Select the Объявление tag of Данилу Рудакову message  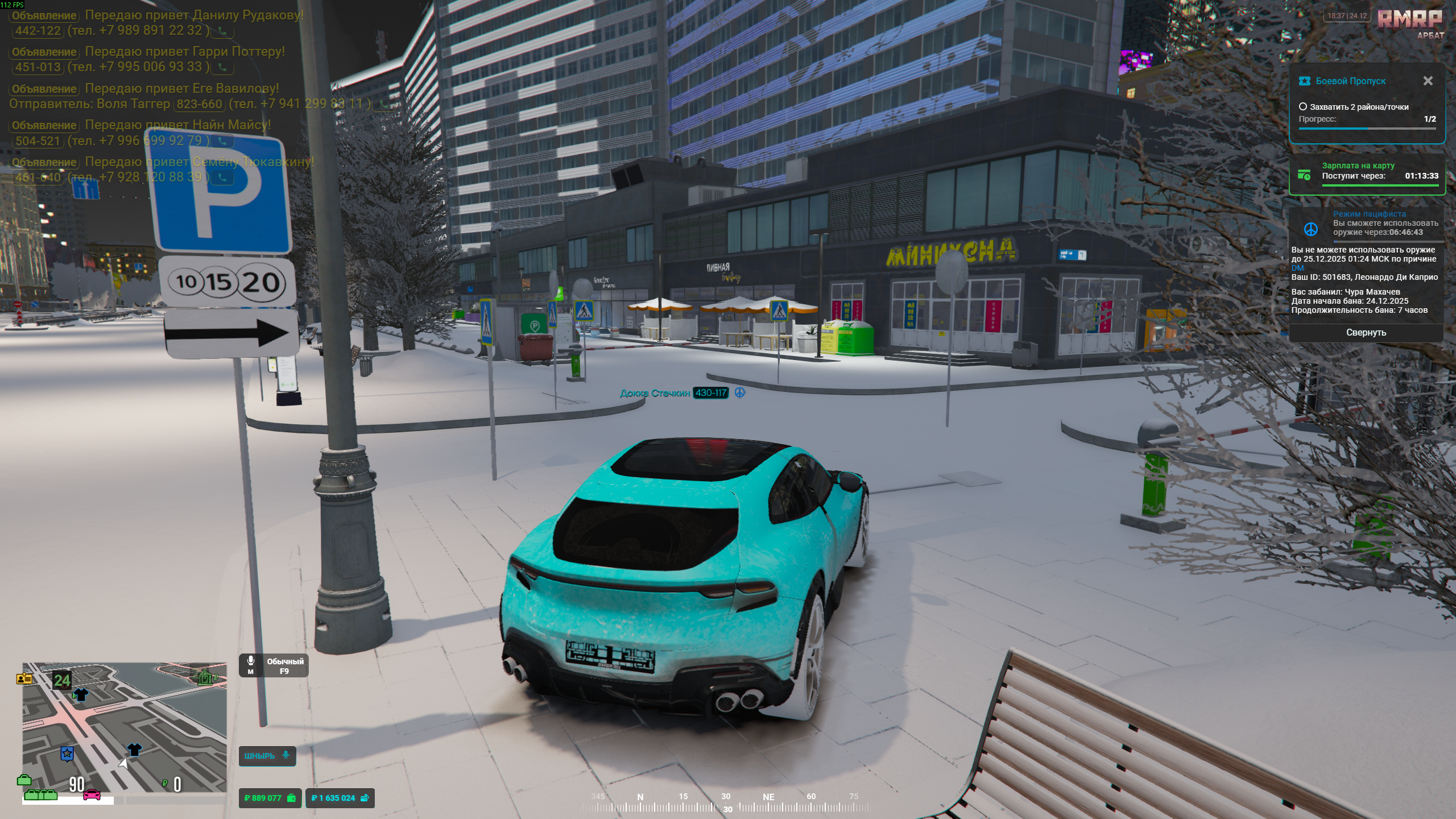pyautogui.click(x=44, y=15)
